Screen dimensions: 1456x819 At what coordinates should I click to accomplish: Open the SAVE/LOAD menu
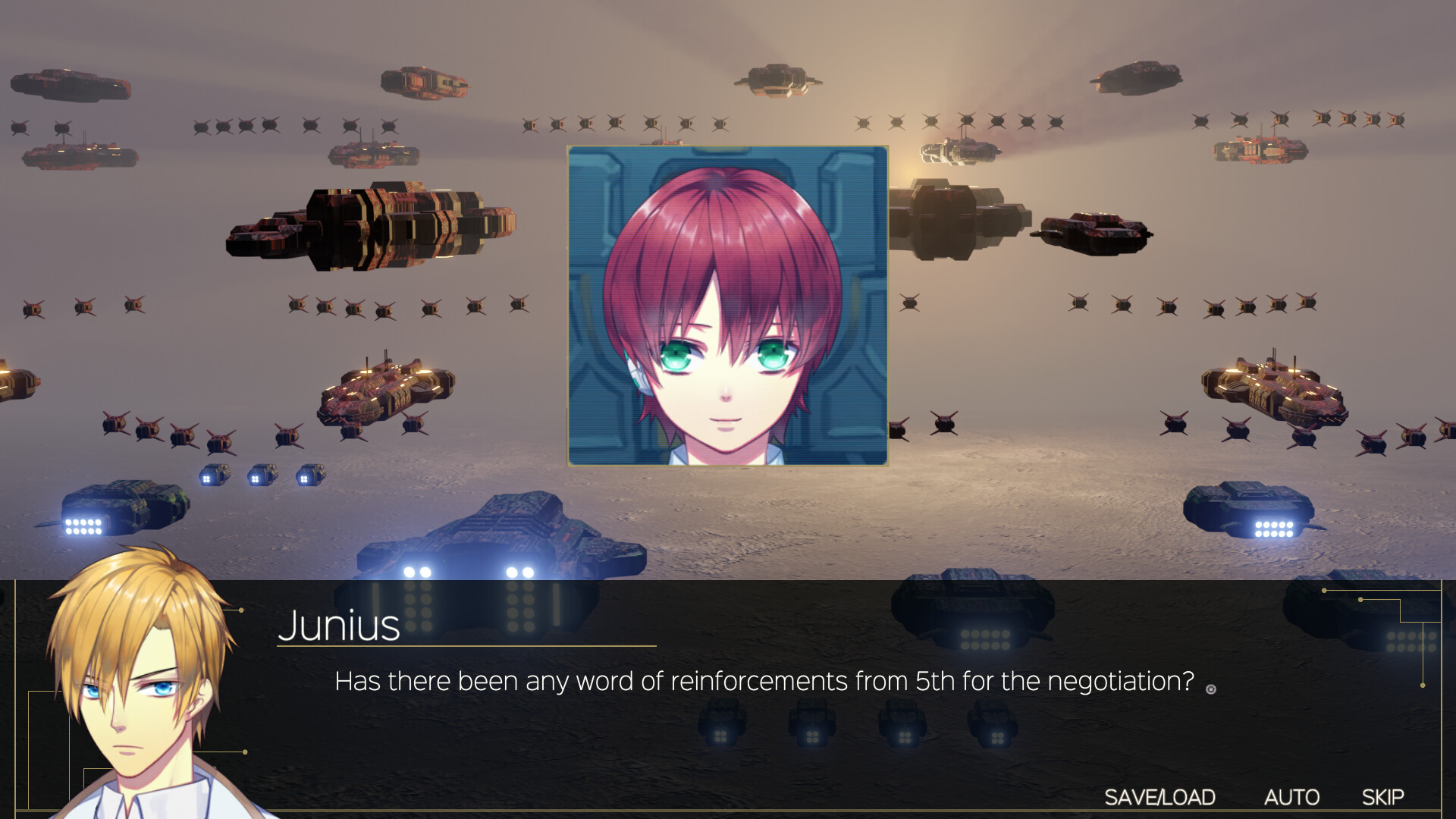click(x=1159, y=797)
